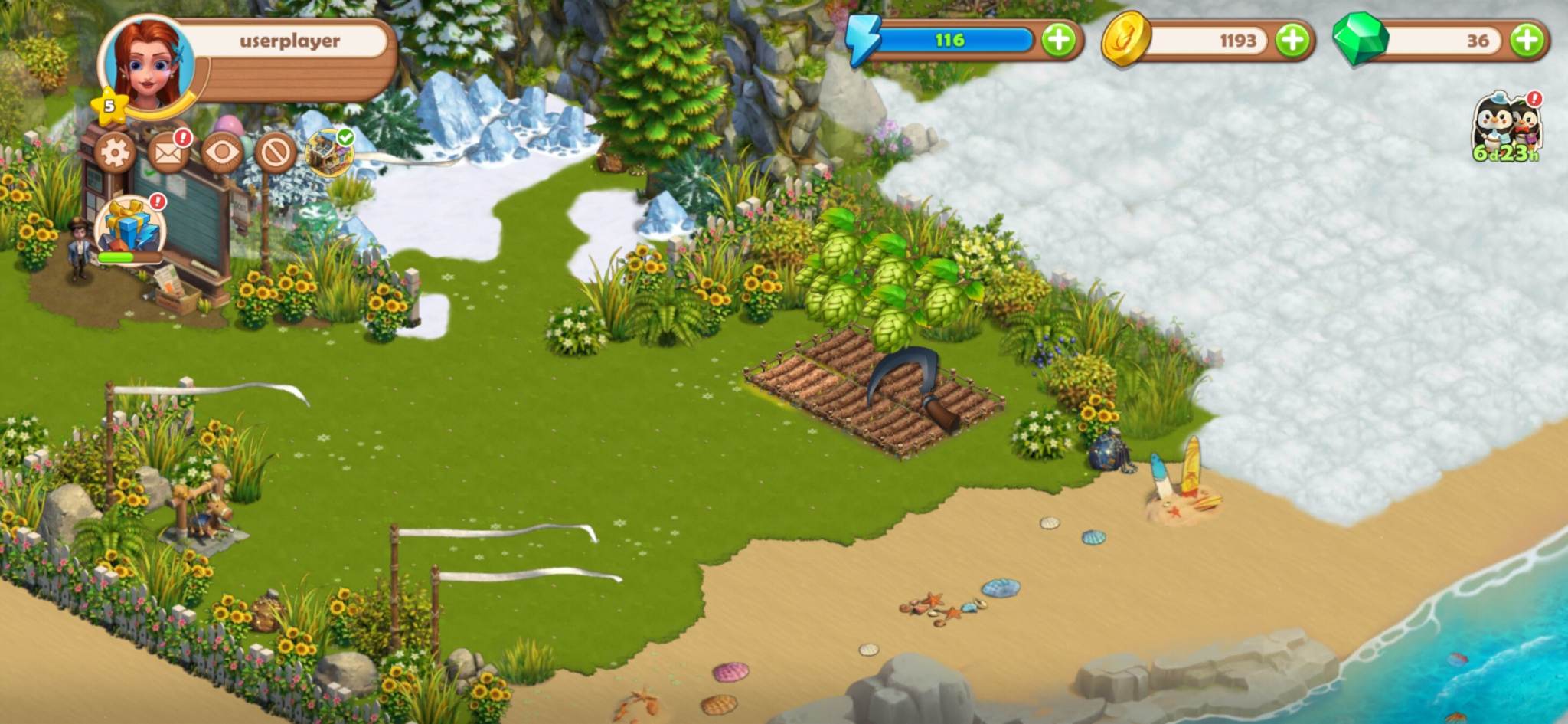Open the blue gift box reward
The image size is (1568, 724).
(x=129, y=228)
